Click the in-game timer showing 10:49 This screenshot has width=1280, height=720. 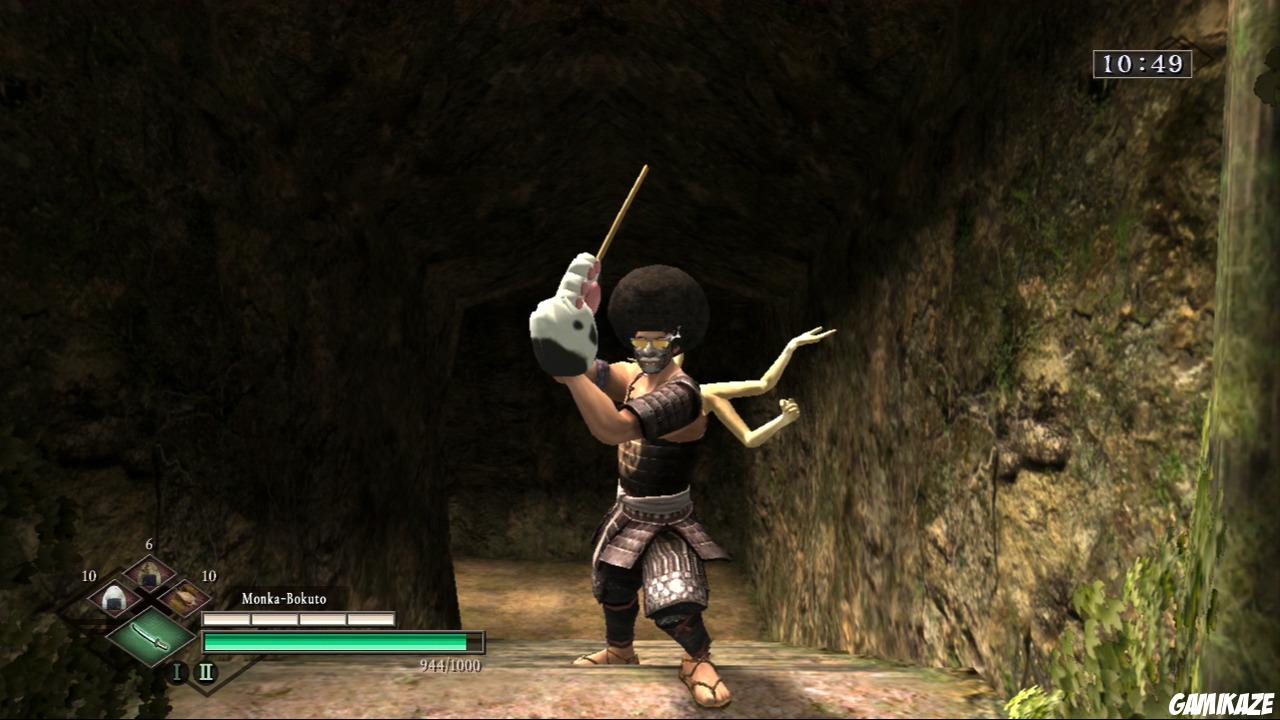[x=1144, y=62]
